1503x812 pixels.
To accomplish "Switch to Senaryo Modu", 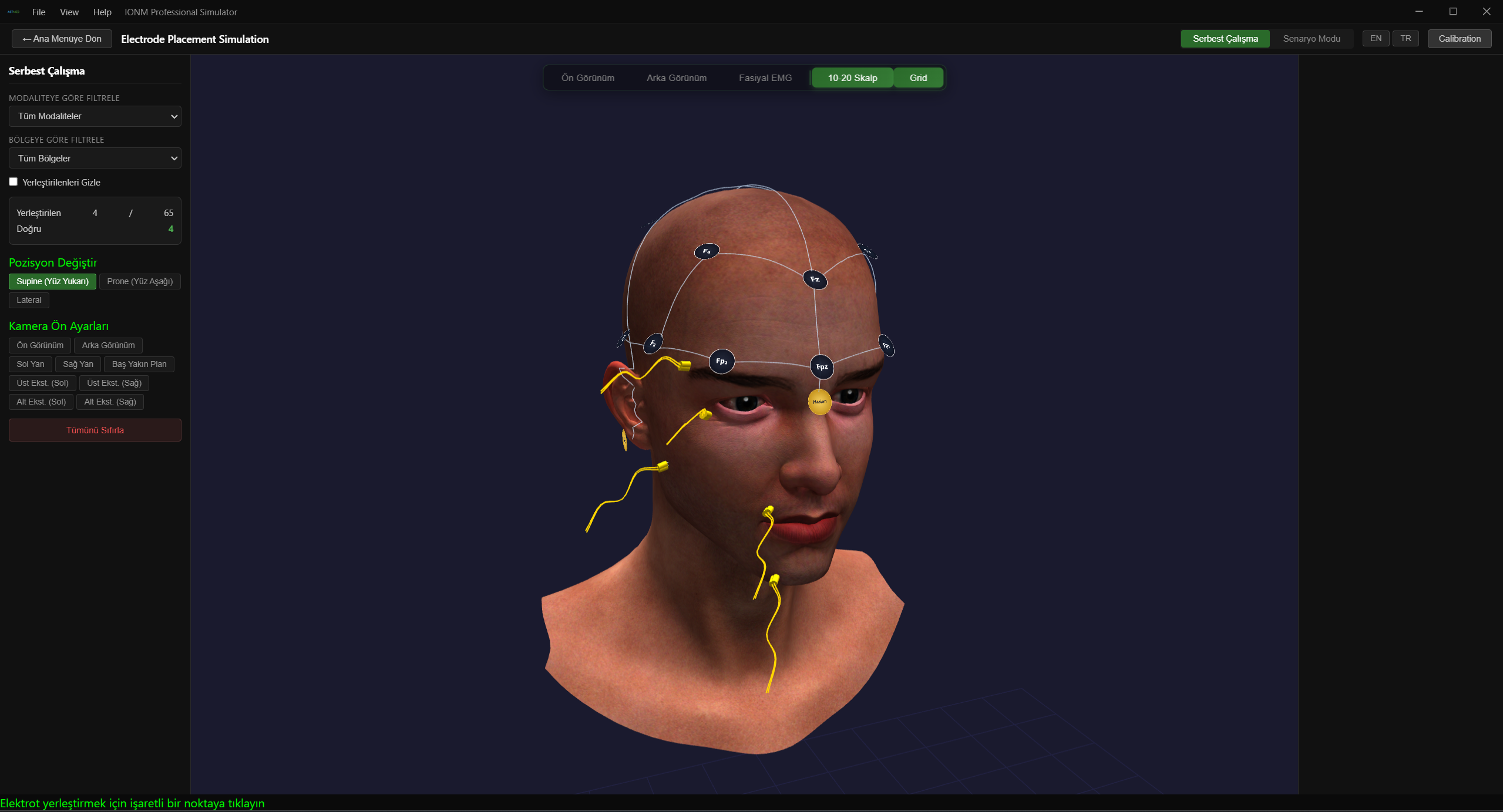I will click(1311, 39).
